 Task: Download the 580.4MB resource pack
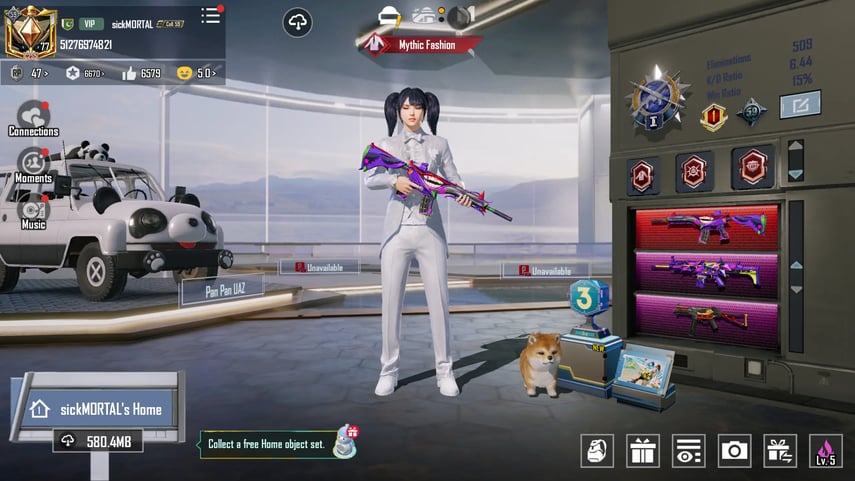(x=97, y=441)
